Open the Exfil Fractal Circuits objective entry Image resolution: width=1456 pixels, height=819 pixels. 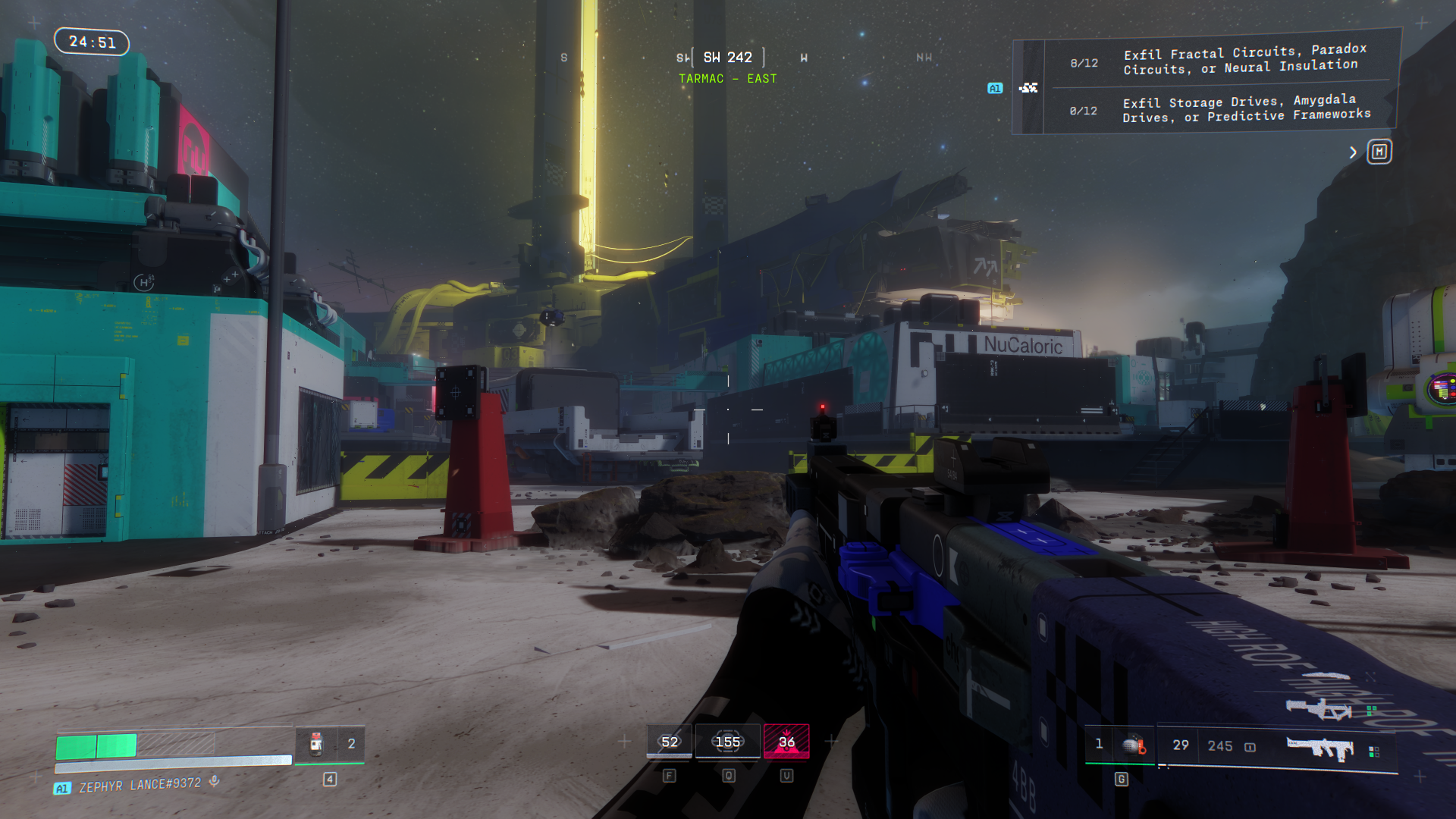pos(1244,60)
